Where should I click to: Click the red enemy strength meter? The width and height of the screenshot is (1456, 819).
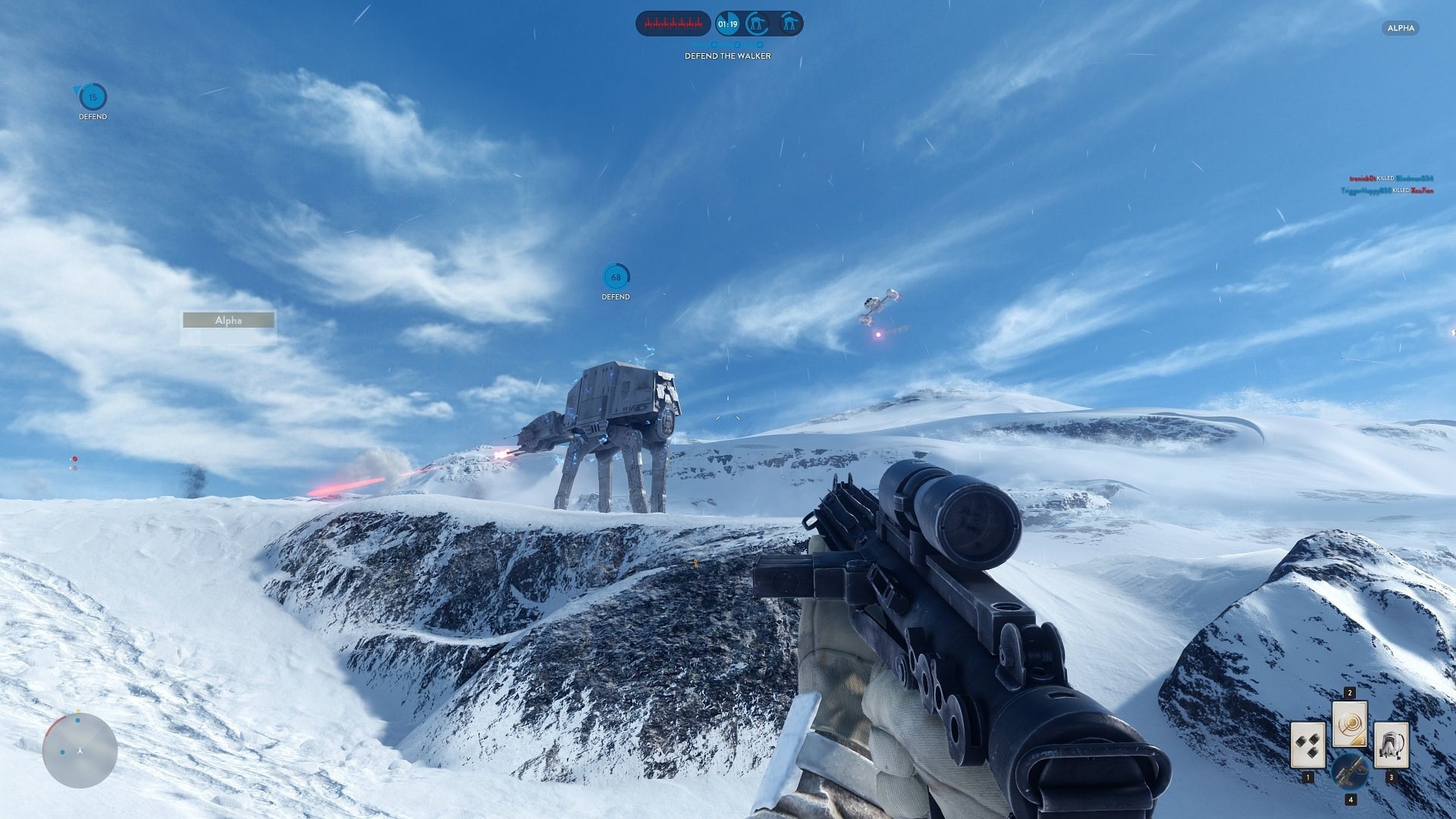pyautogui.click(x=673, y=24)
